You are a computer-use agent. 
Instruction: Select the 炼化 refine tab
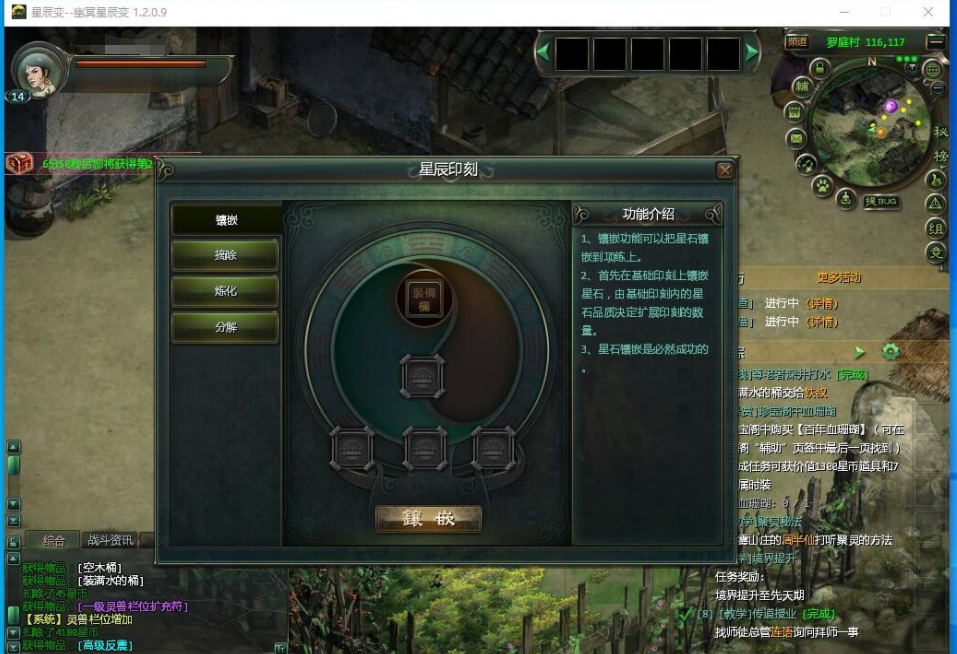[x=226, y=291]
